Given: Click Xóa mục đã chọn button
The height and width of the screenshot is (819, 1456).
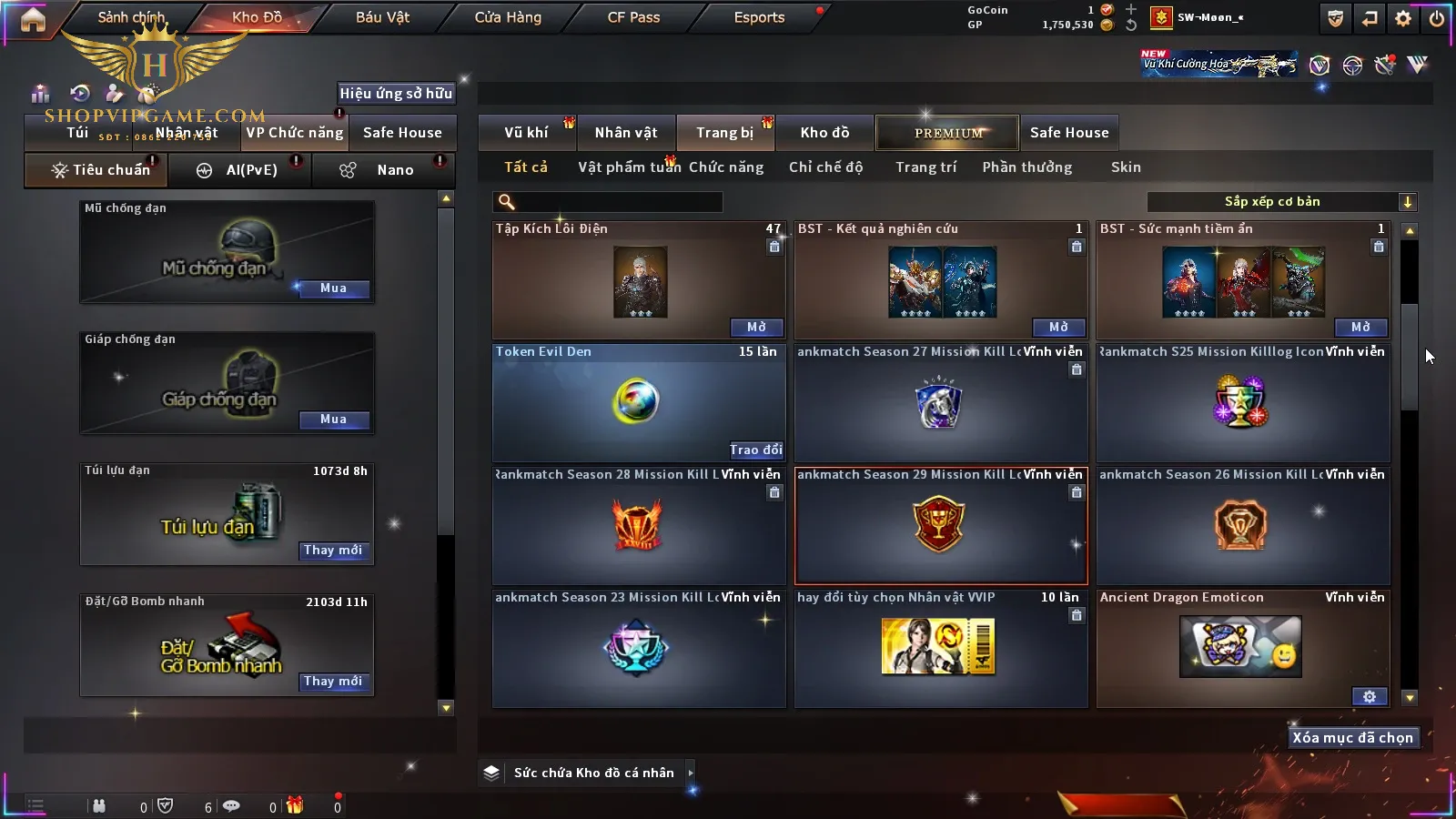Looking at the screenshot, I should (1352, 738).
